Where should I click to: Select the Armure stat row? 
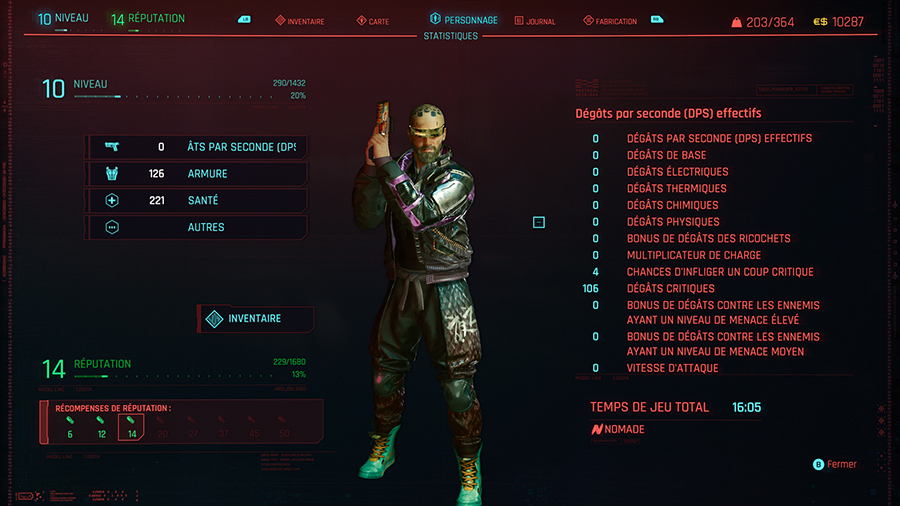196,174
